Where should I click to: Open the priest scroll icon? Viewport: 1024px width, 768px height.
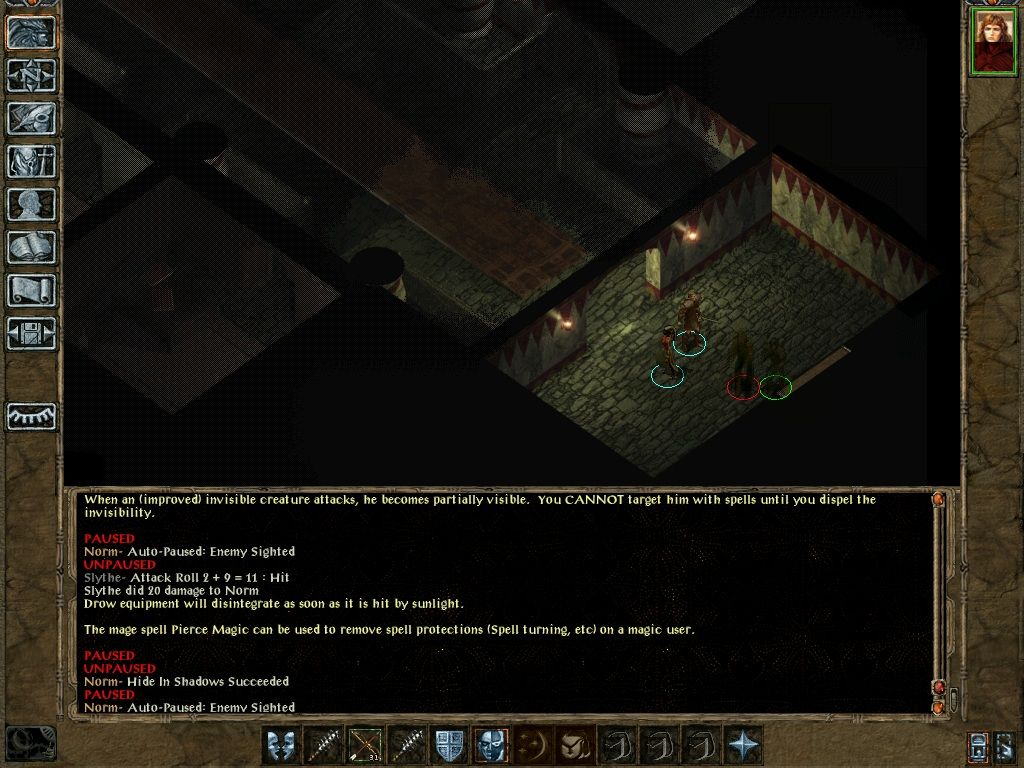(x=32, y=290)
